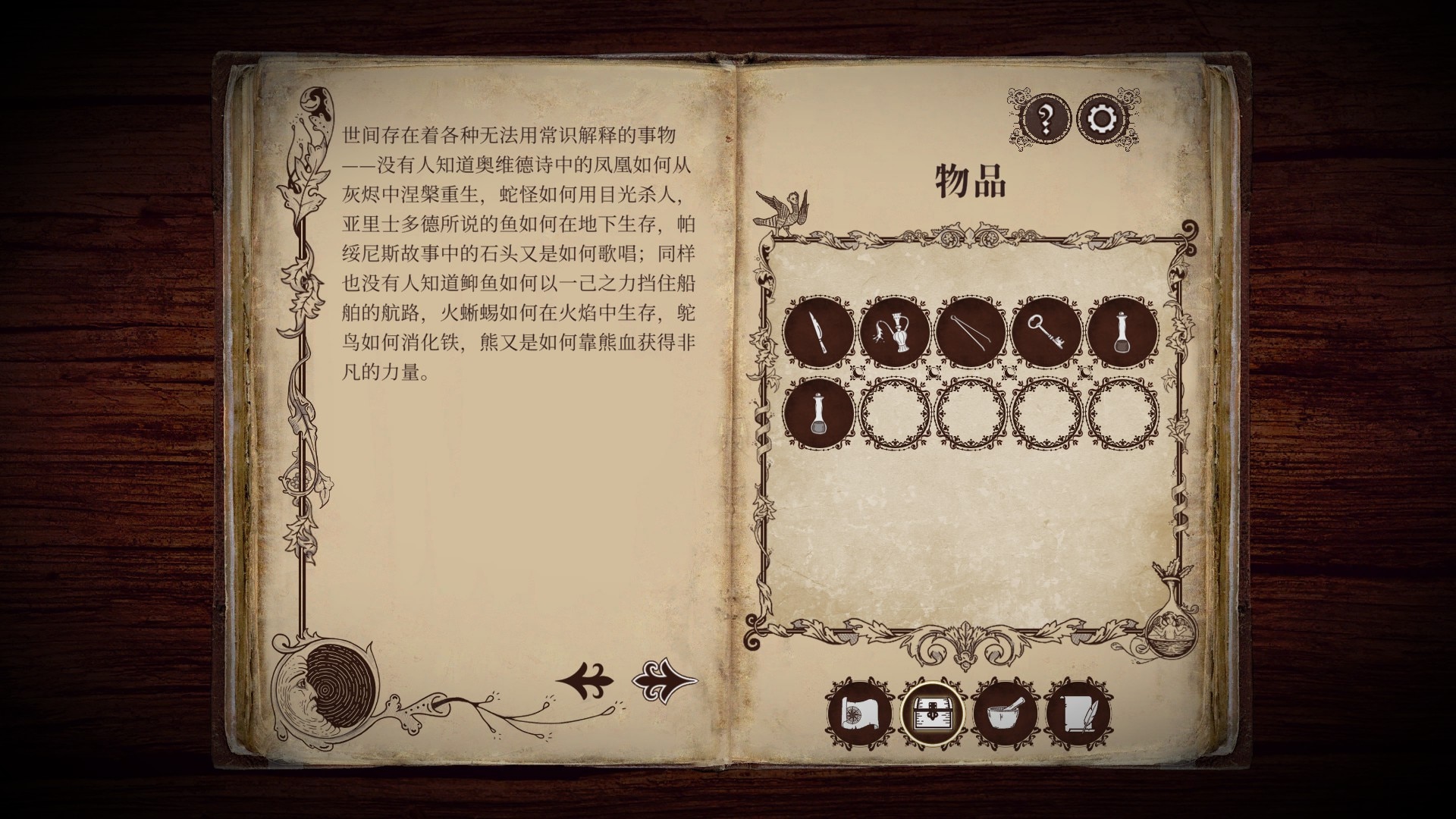Go to the next page arrow

tap(664, 680)
